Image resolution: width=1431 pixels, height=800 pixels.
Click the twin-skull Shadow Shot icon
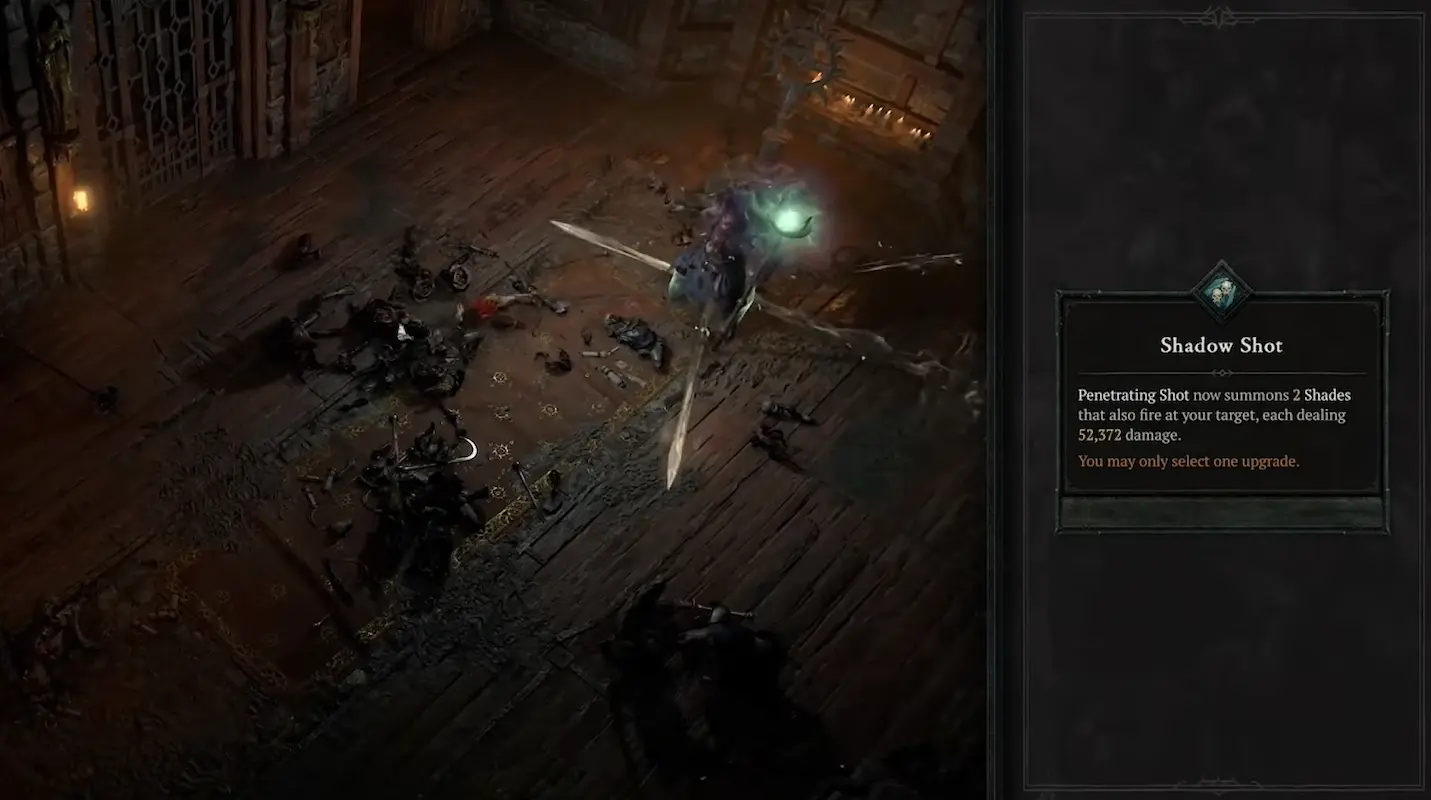click(x=1221, y=291)
